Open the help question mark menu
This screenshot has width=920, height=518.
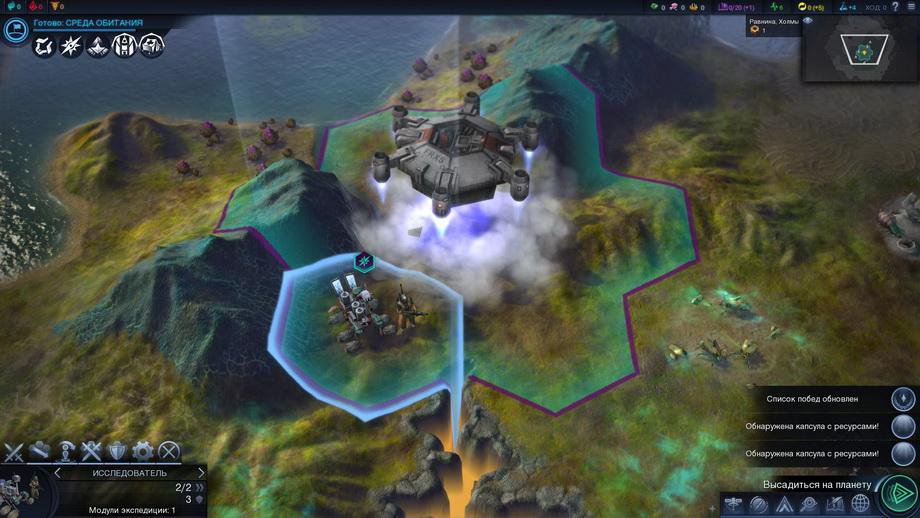(x=893, y=7)
